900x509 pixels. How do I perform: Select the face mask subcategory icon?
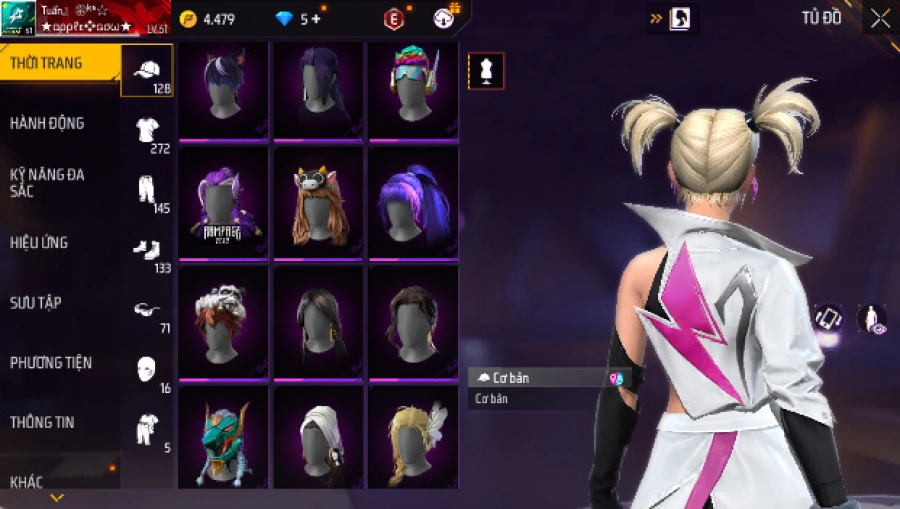click(x=147, y=368)
